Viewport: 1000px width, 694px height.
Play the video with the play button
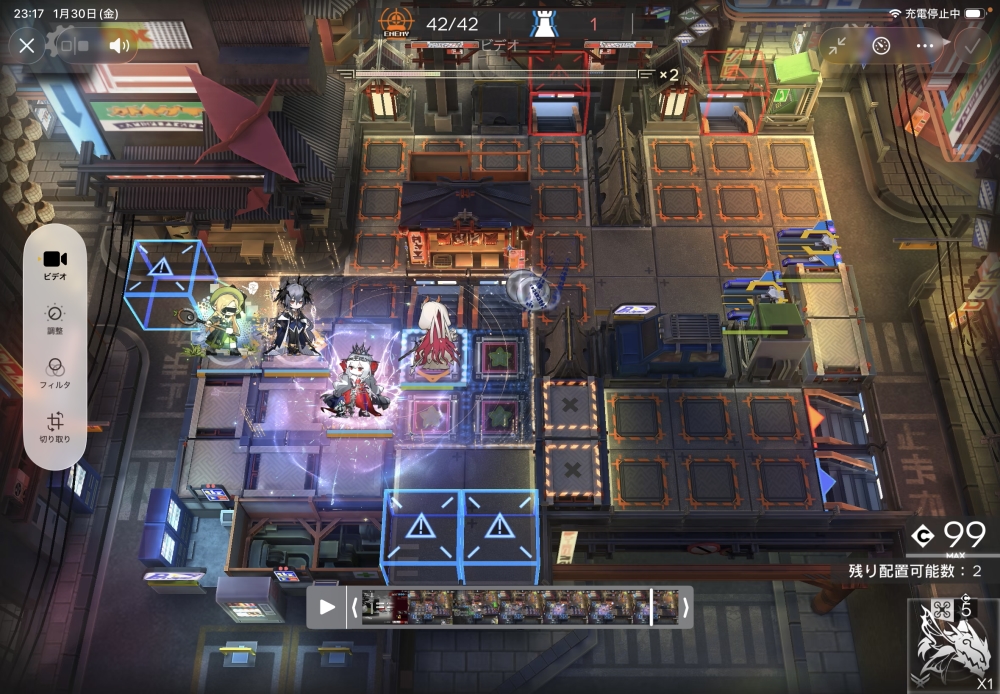click(326, 606)
